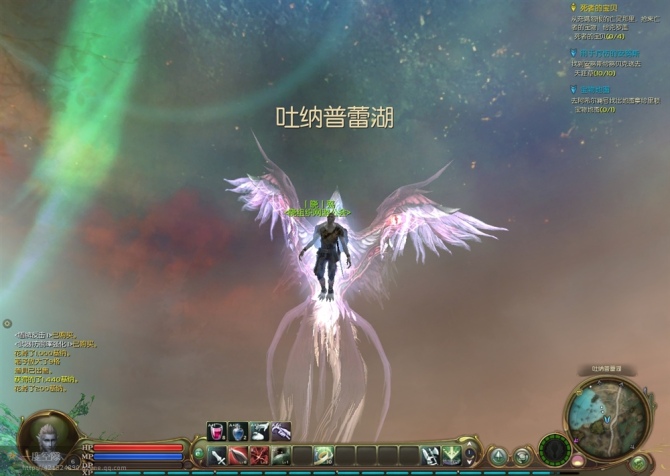
Task: Click the green flight gauge dial
Action: point(555,449)
